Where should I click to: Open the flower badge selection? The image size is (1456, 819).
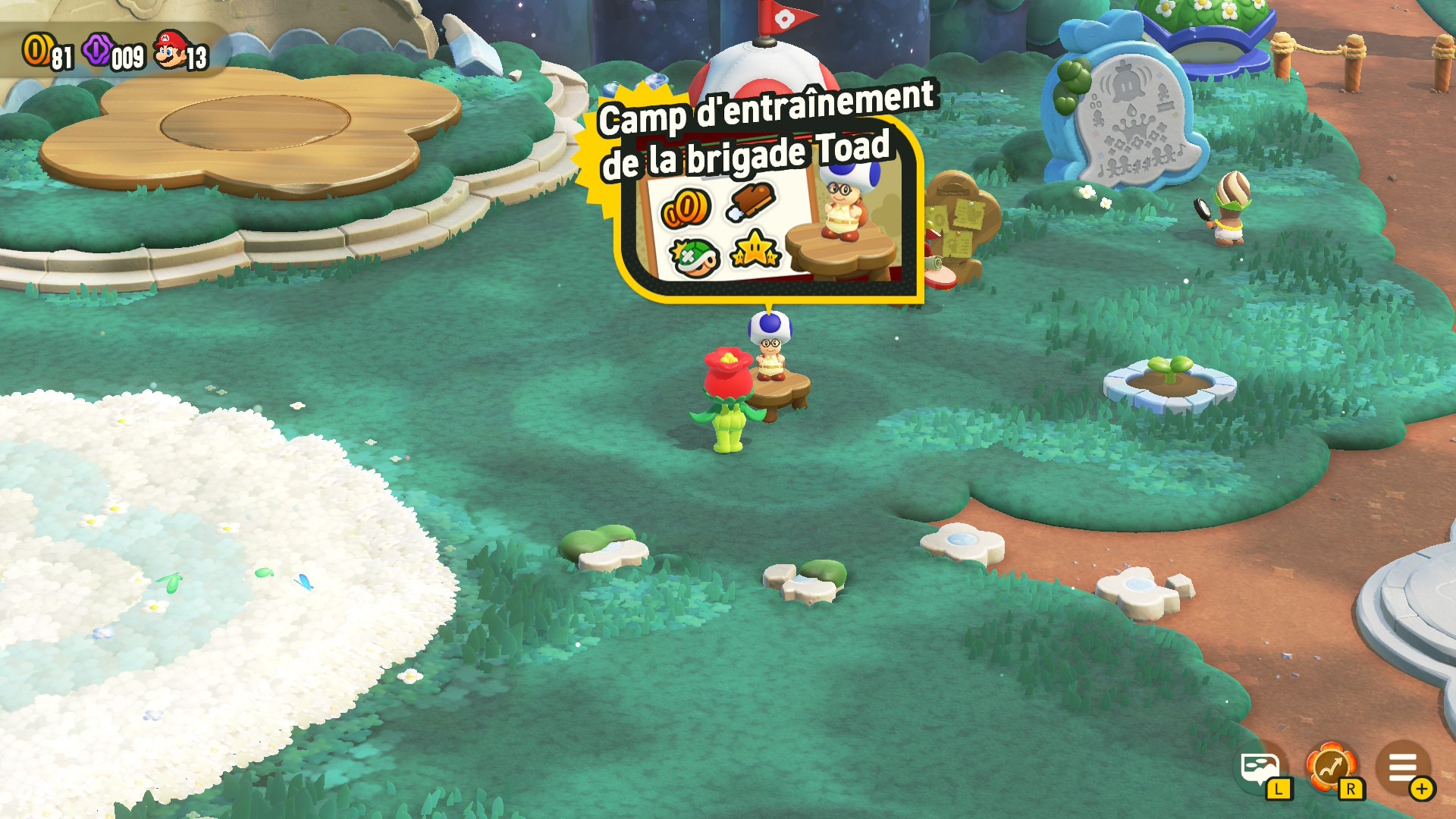coord(1331,767)
